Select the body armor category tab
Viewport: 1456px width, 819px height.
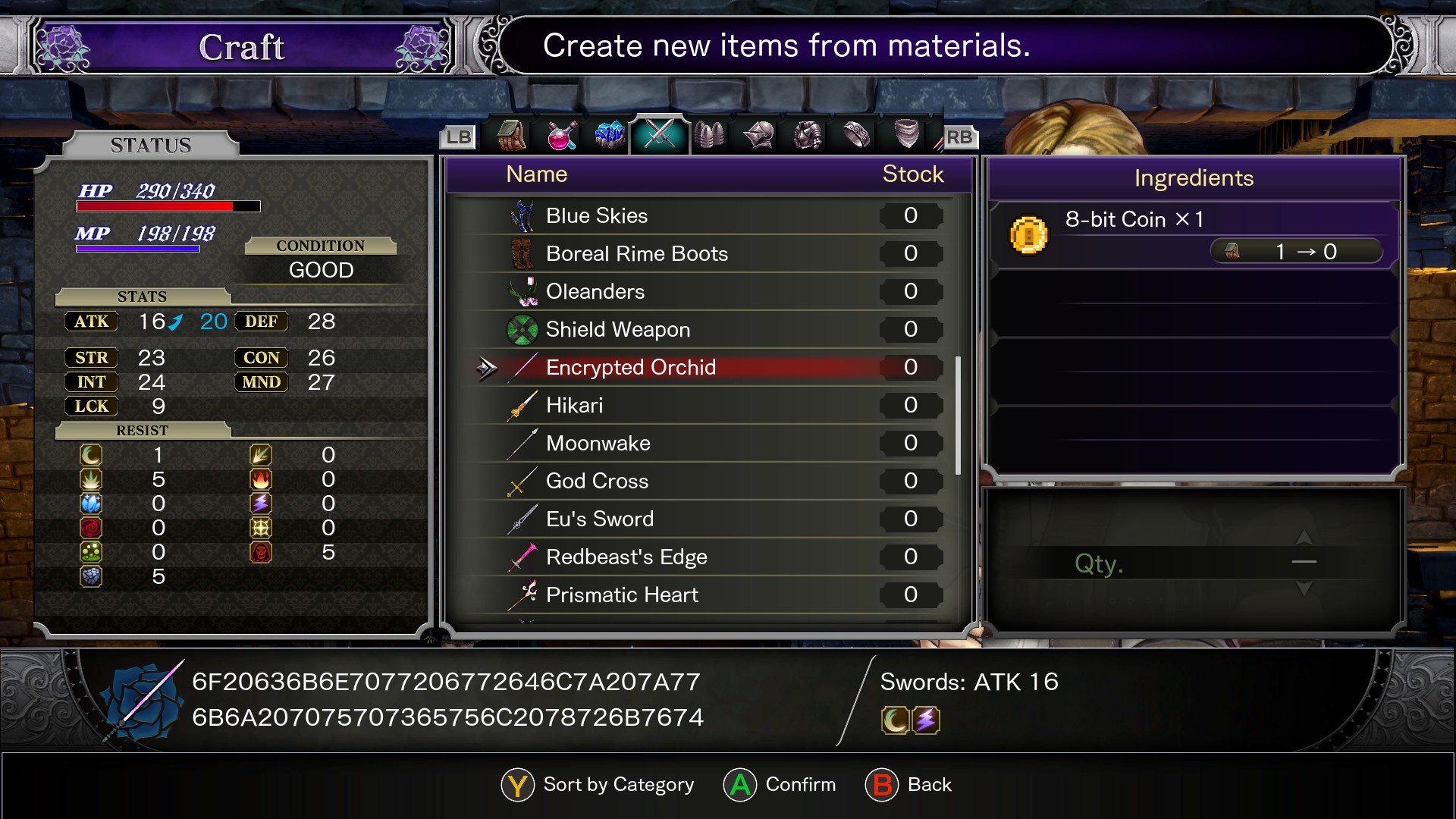point(805,136)
